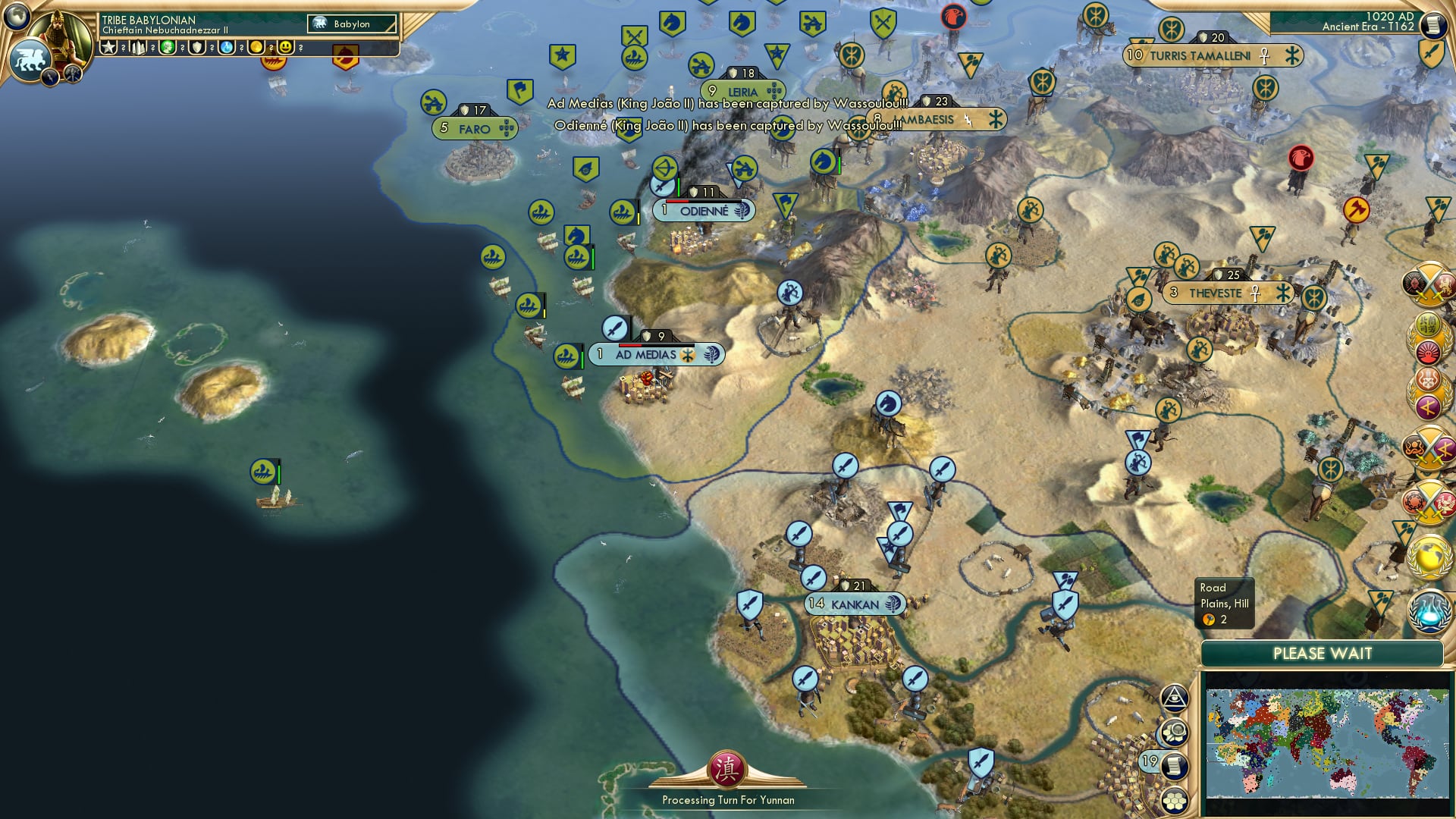Toggle strategic view with eye-pyramid icon
Image resolution: width=1456 pixels, height=819 pixels.
point(1174,697)
